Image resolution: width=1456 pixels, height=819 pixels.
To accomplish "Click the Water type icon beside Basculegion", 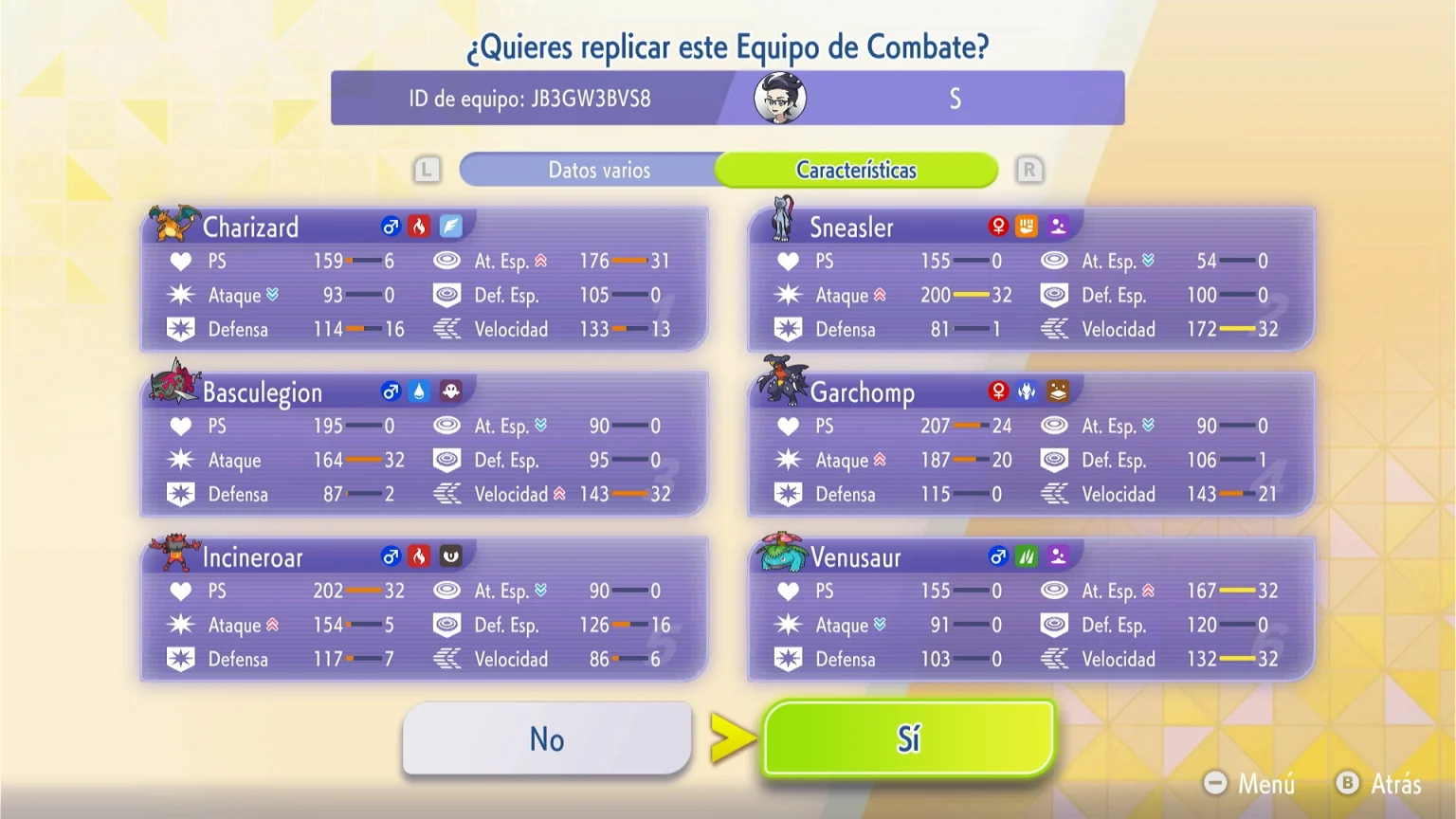I will point(421,390).
